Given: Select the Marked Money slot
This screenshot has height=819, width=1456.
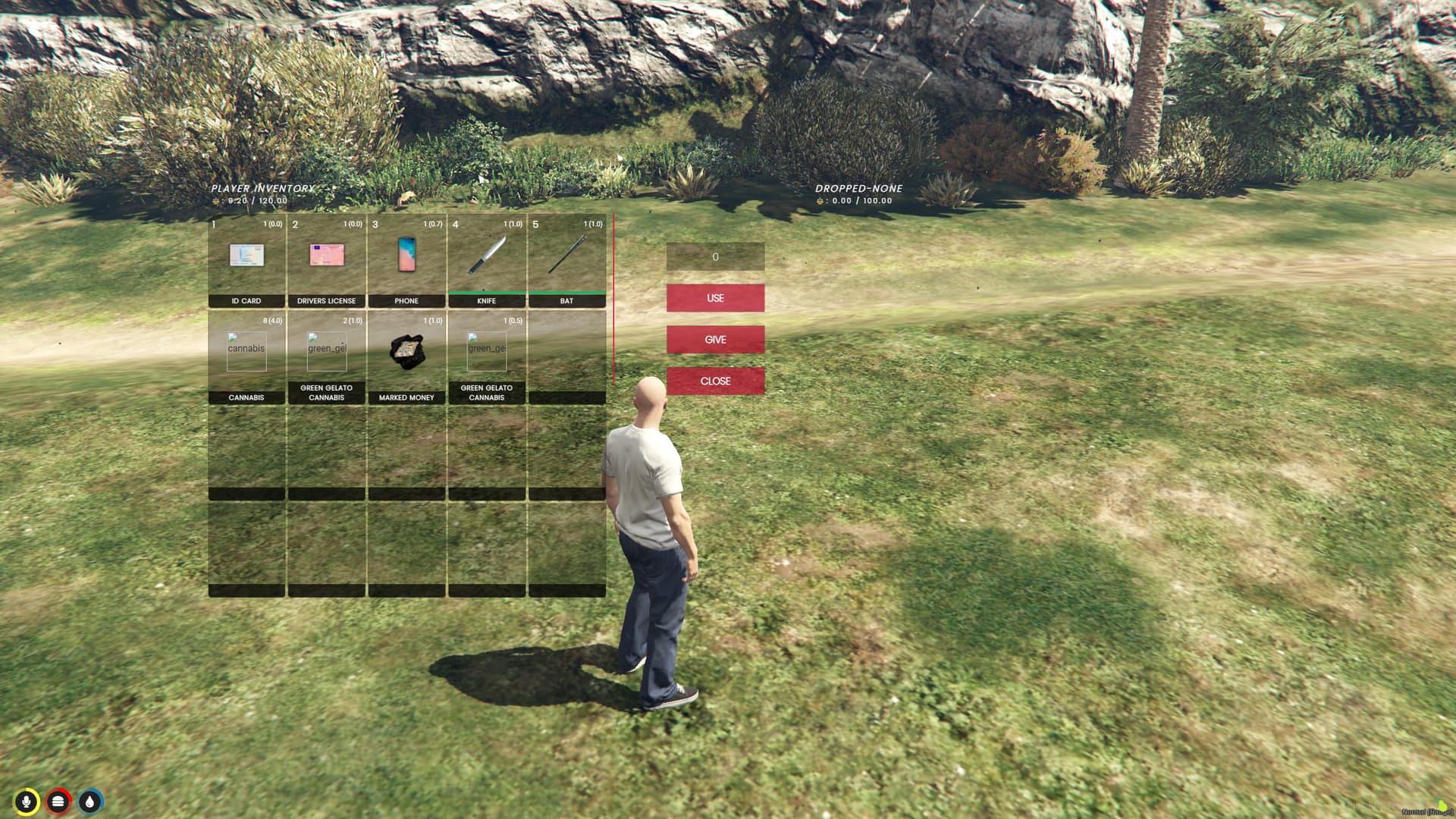Looking at the screenshot, I should click(x=406, y=356).
